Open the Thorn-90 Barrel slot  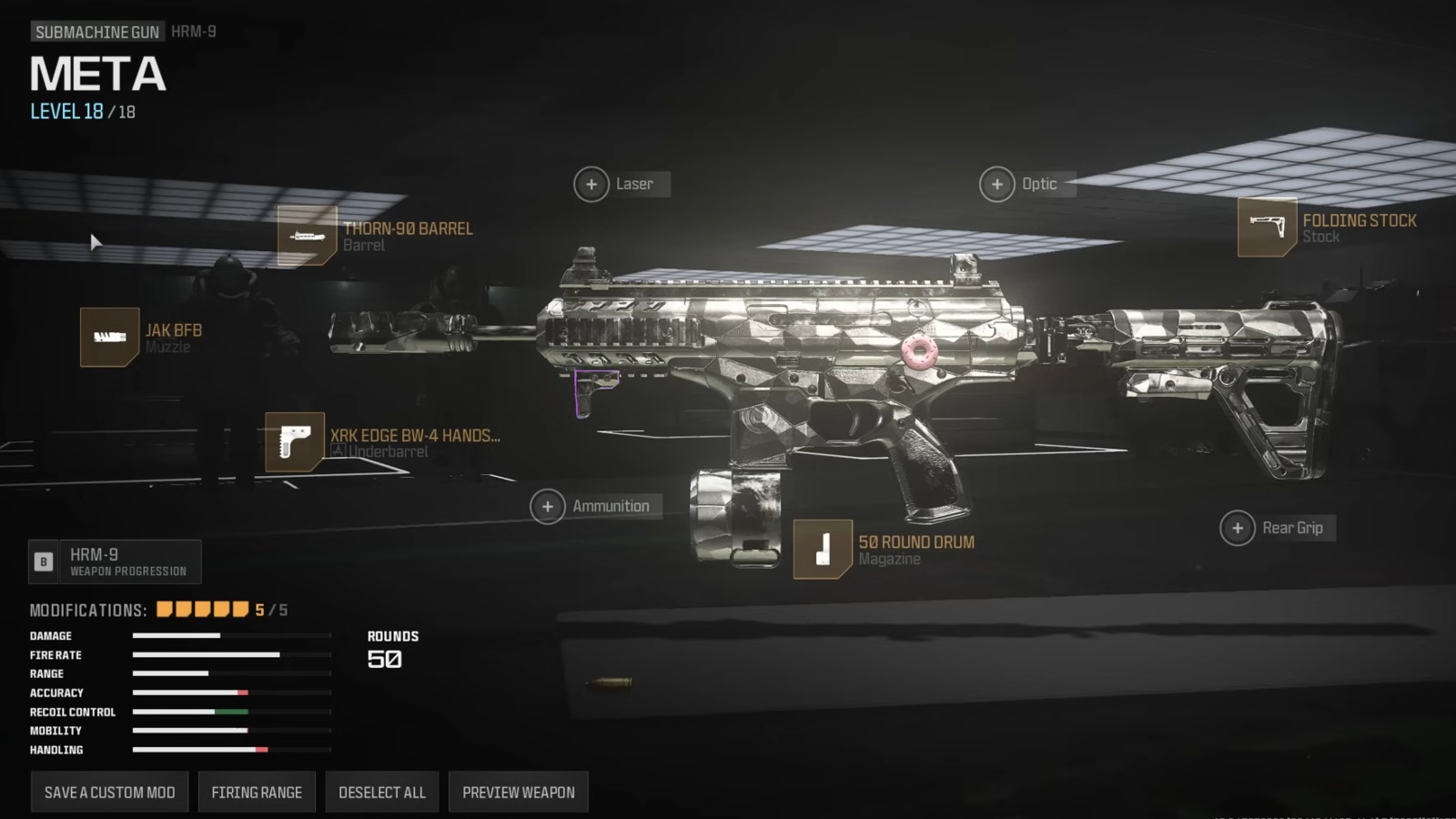(x=308, y=236)
